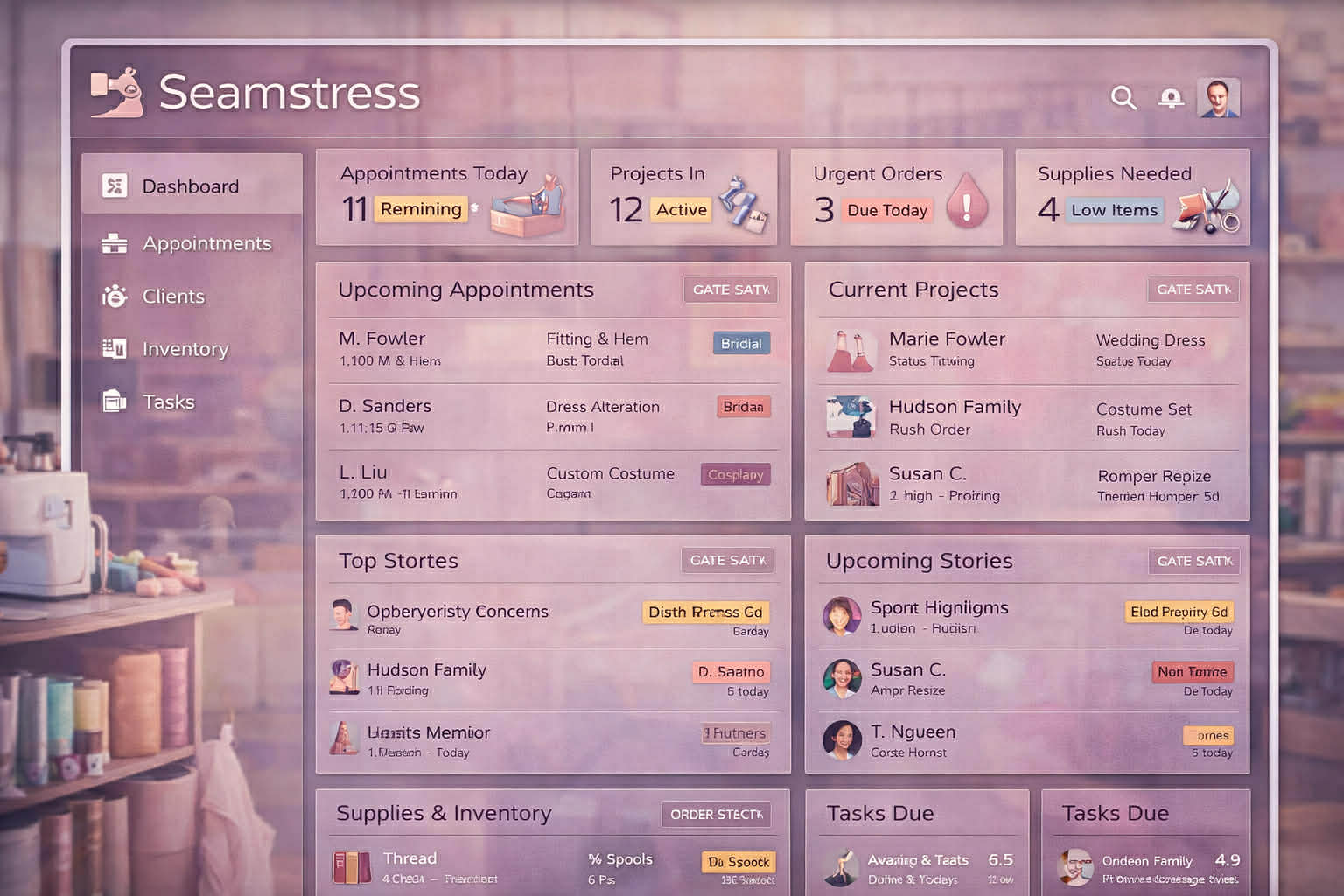Select the Tasks icon in the sidebar
Viewport: 1344px width, 896px height.
(x=113, y=401)
